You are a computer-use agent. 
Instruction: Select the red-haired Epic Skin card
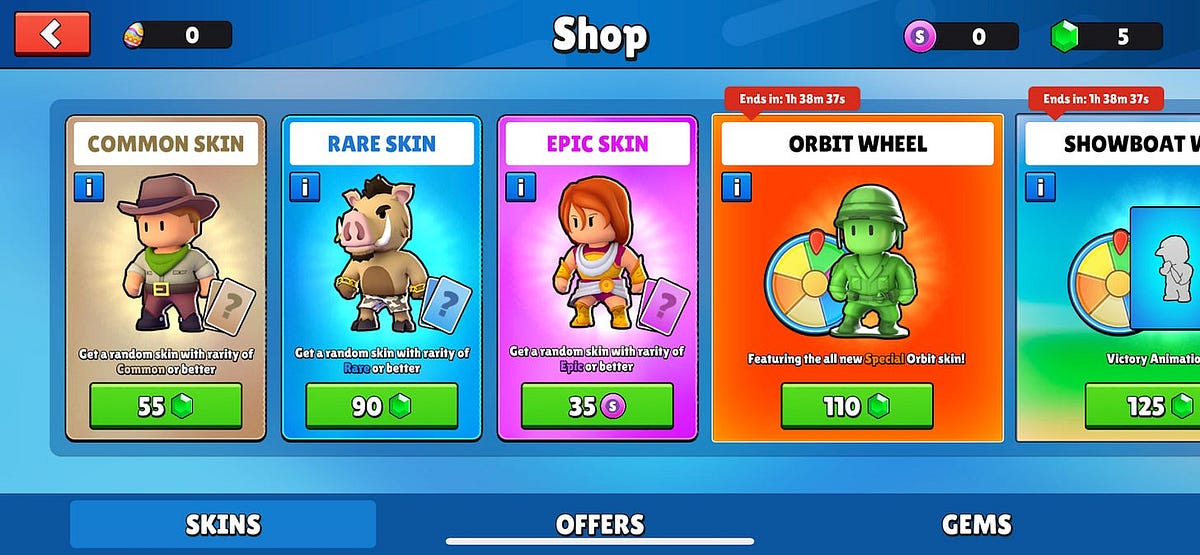(597, 260)
